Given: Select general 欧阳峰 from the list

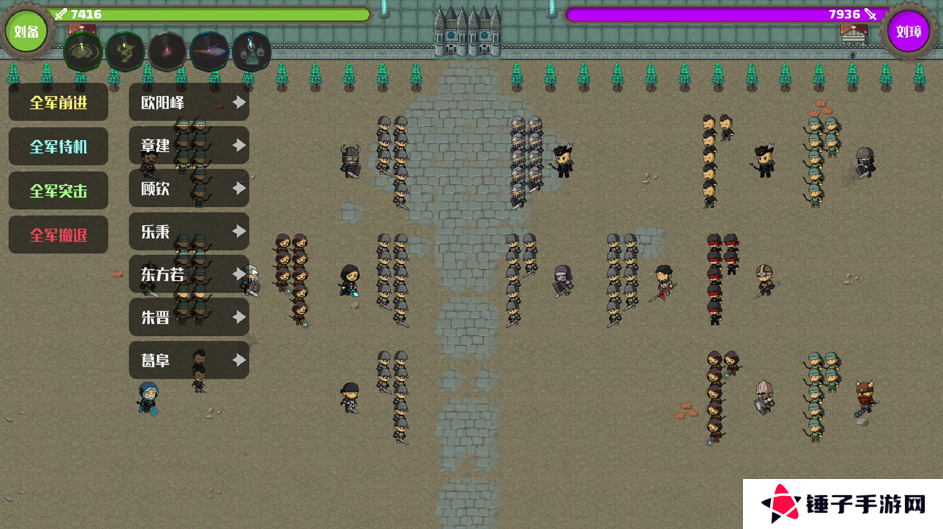Looking at the screenshot, I should click(189, 102).
